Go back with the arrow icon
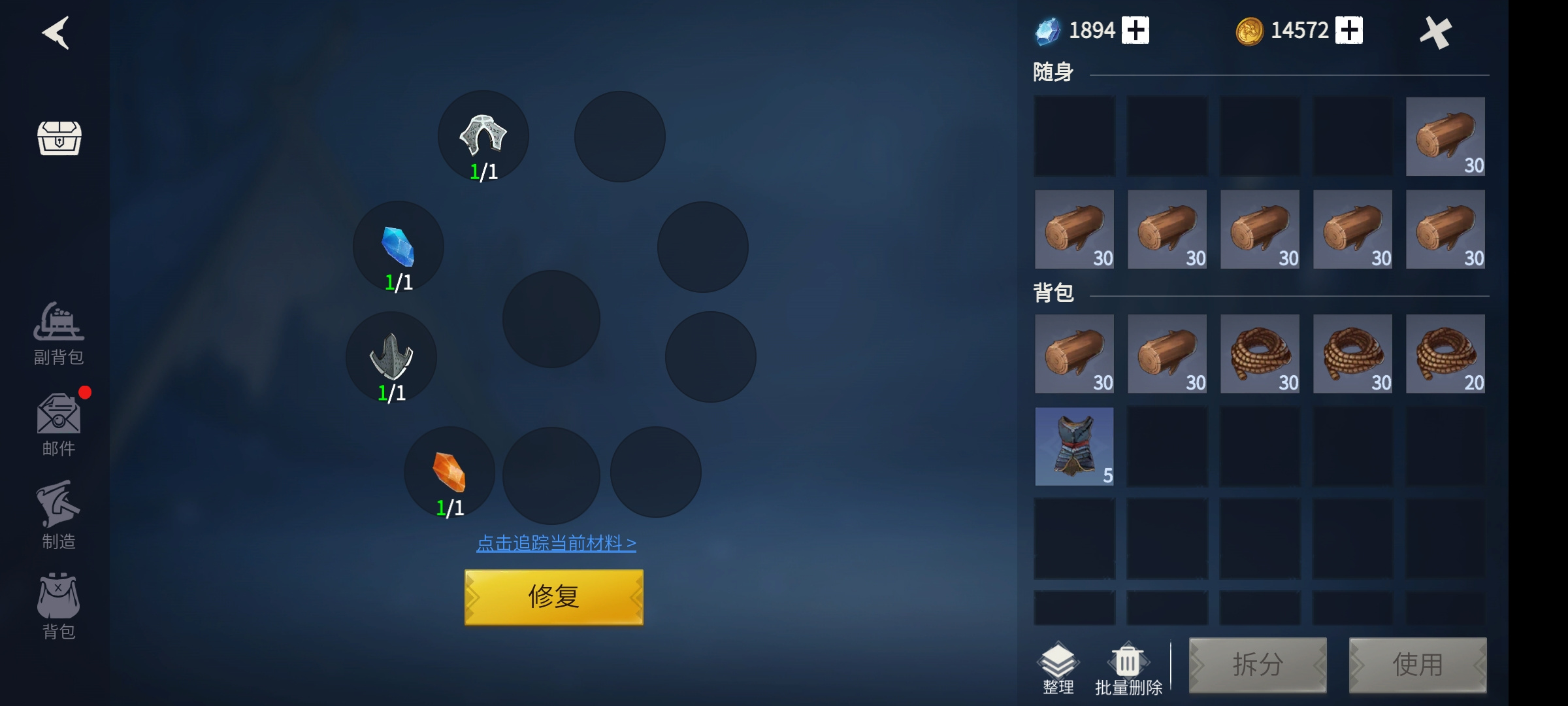Viewport: 1568px width, 706px height. [x=56, y=33]
